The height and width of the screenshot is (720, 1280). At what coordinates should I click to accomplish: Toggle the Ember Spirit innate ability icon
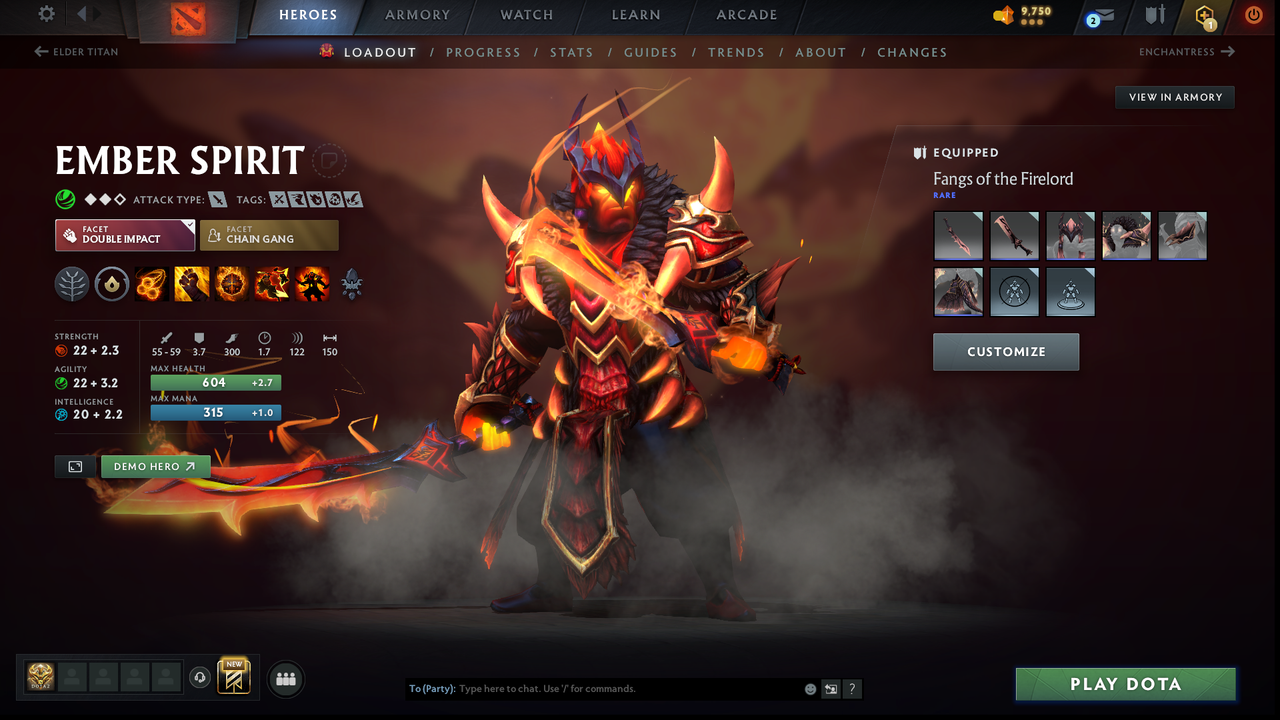111,284
